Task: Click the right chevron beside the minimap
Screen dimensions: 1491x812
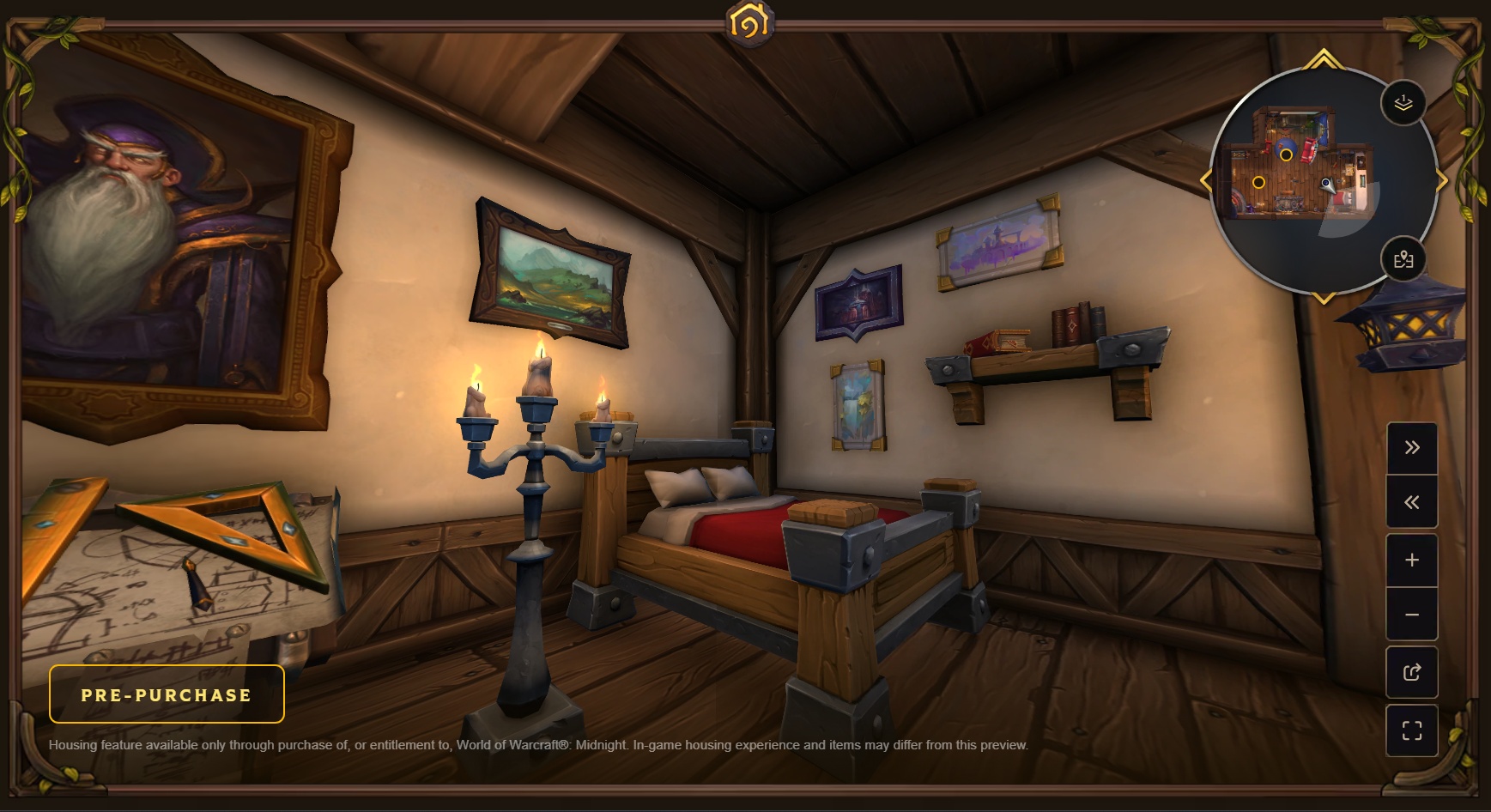Action: [x=1441, y=178]
